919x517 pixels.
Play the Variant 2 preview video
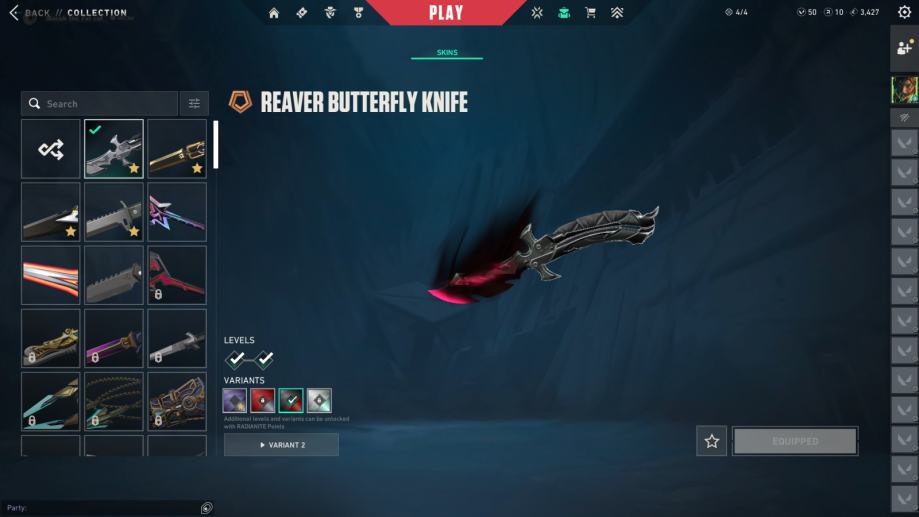pyautogui.click(x=281, y=445)
